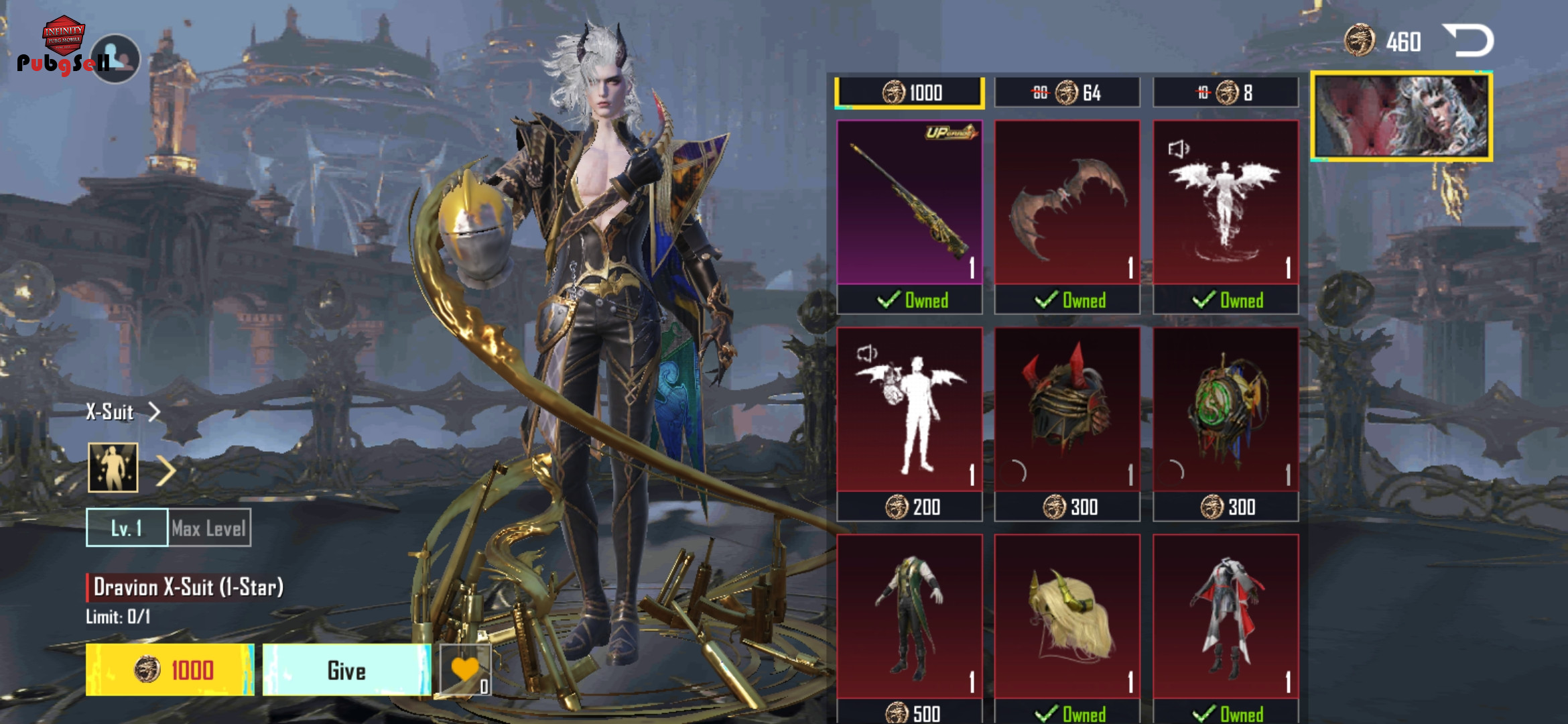Screen dimensions: 1568x724
Task: Go back with the return arrow
Action: coord(1469,42)
